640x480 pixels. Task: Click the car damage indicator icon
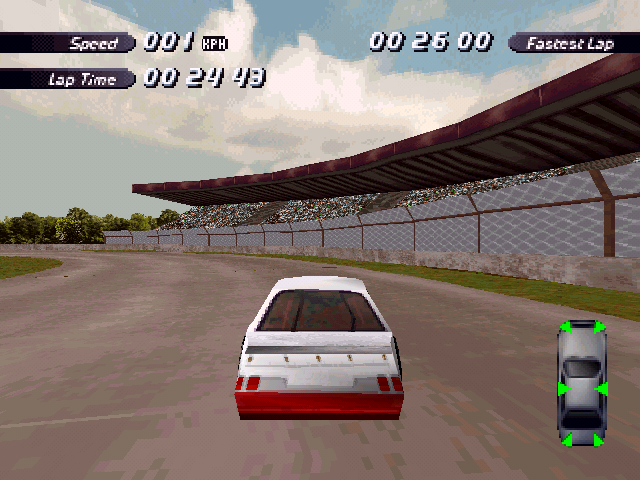582,384
